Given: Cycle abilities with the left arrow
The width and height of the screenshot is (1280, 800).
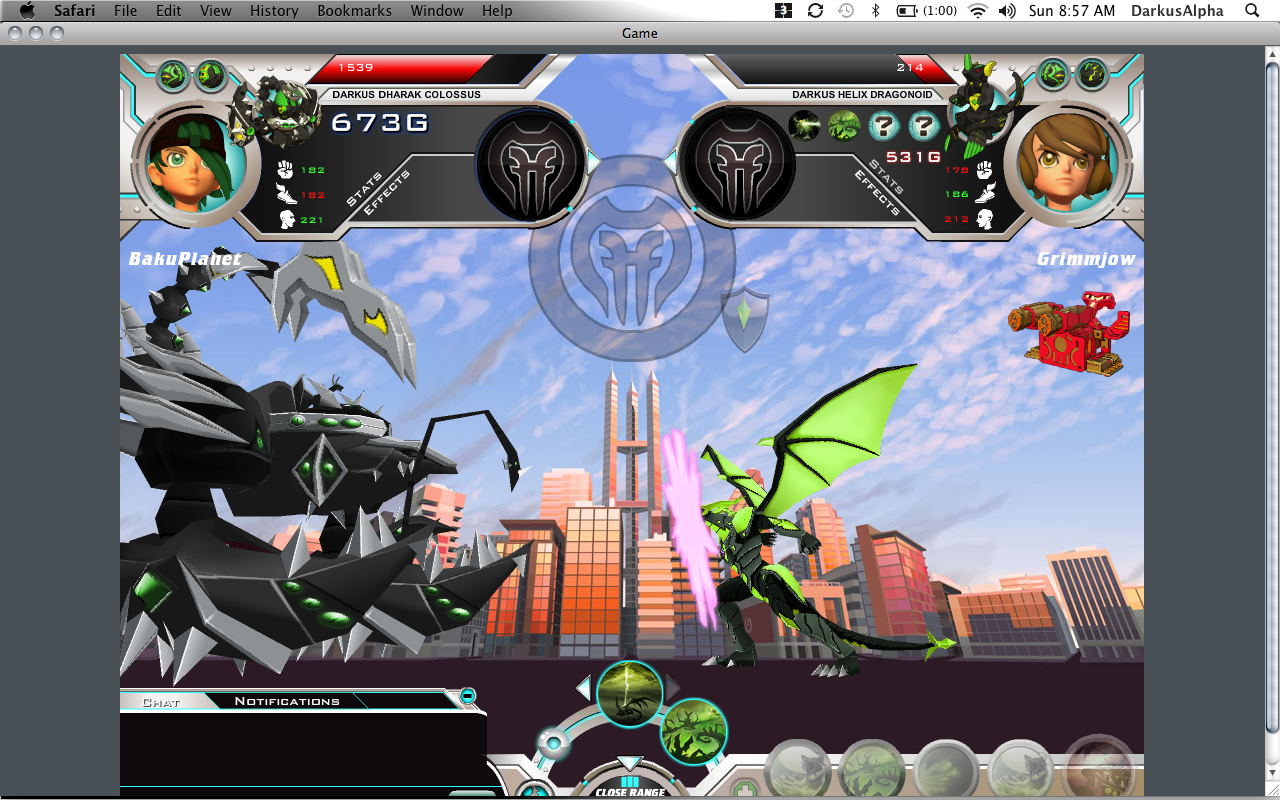Looking at the screenshot, I should [584, 688].
